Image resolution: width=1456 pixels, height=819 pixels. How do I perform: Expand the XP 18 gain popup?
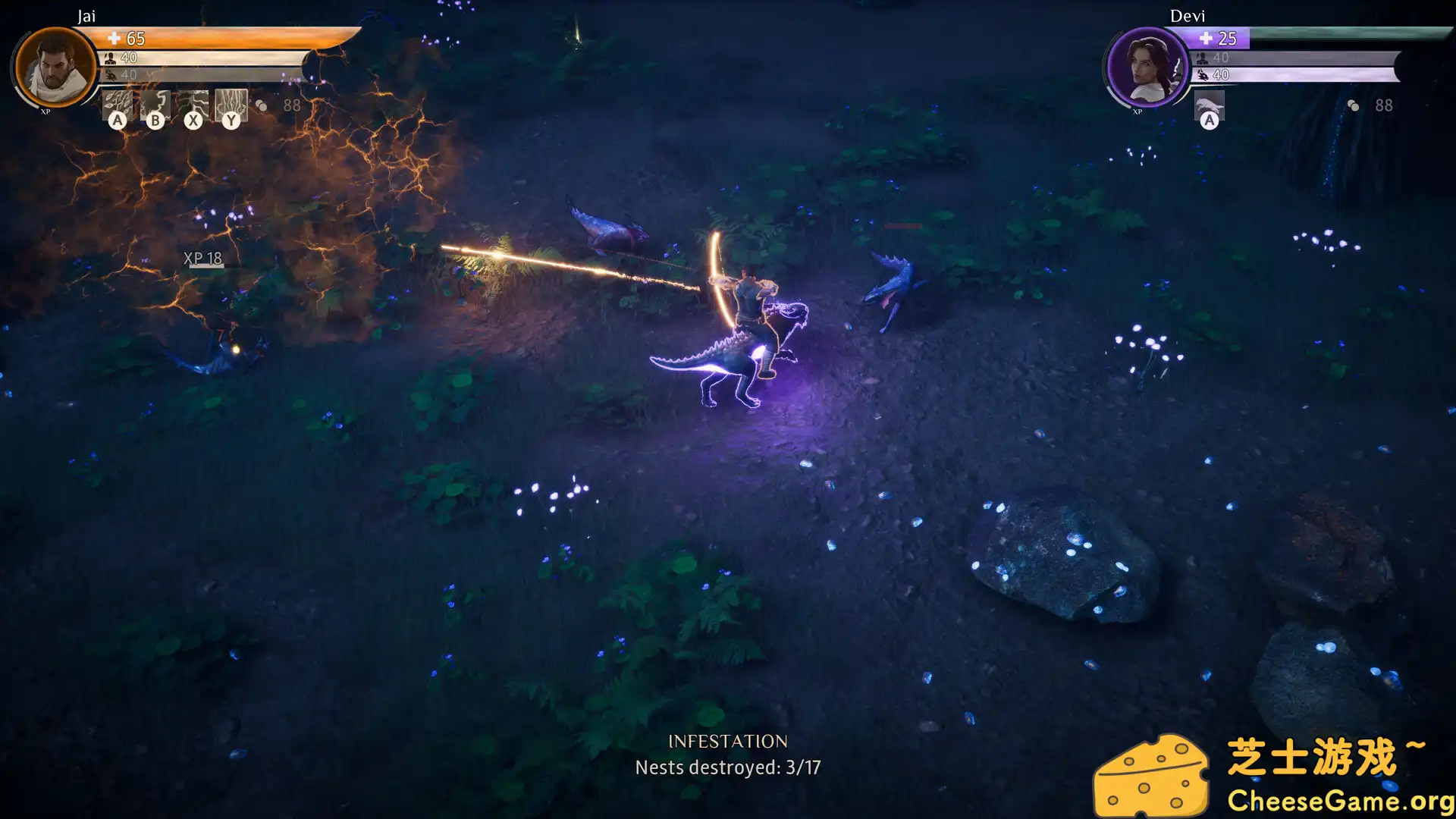(x=201, y=259)
